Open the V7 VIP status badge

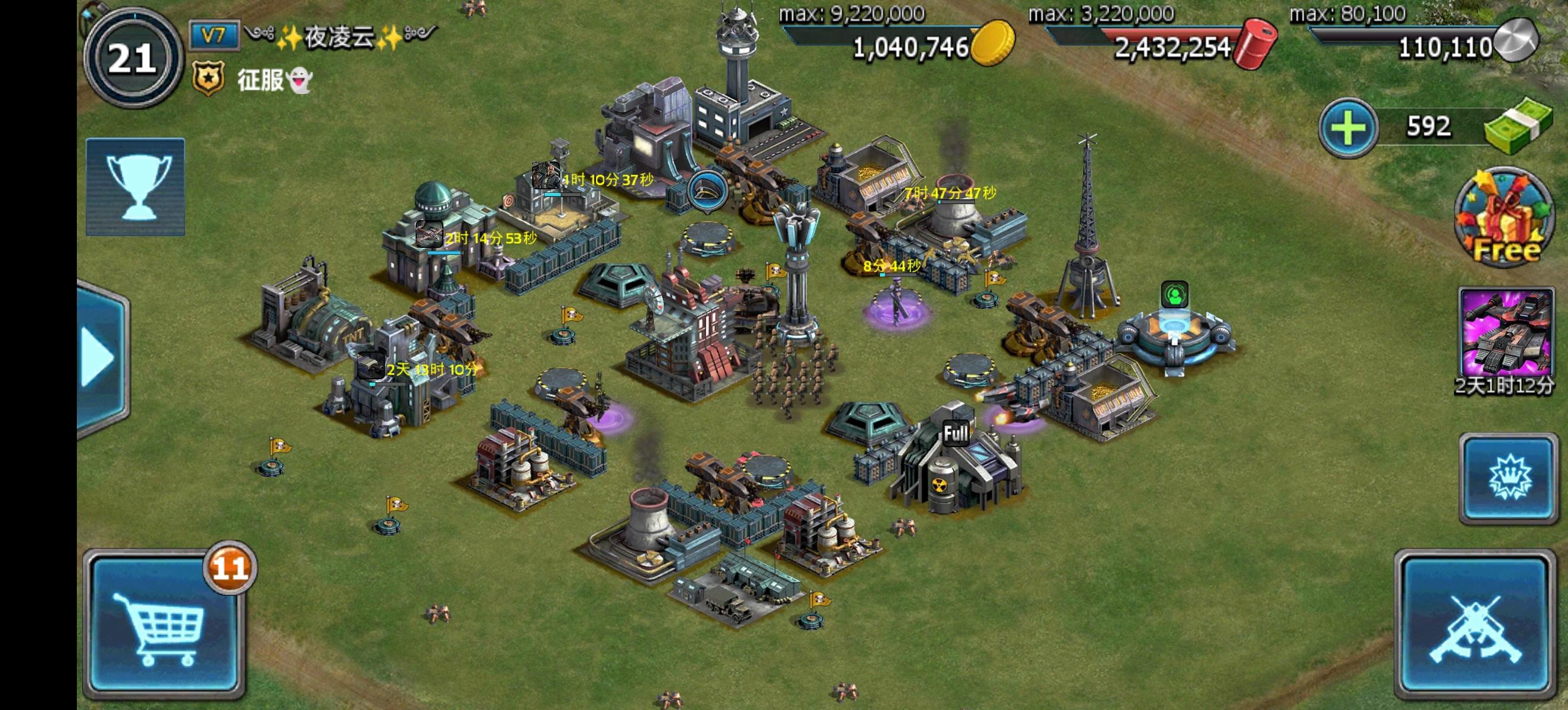pos(212,35)
